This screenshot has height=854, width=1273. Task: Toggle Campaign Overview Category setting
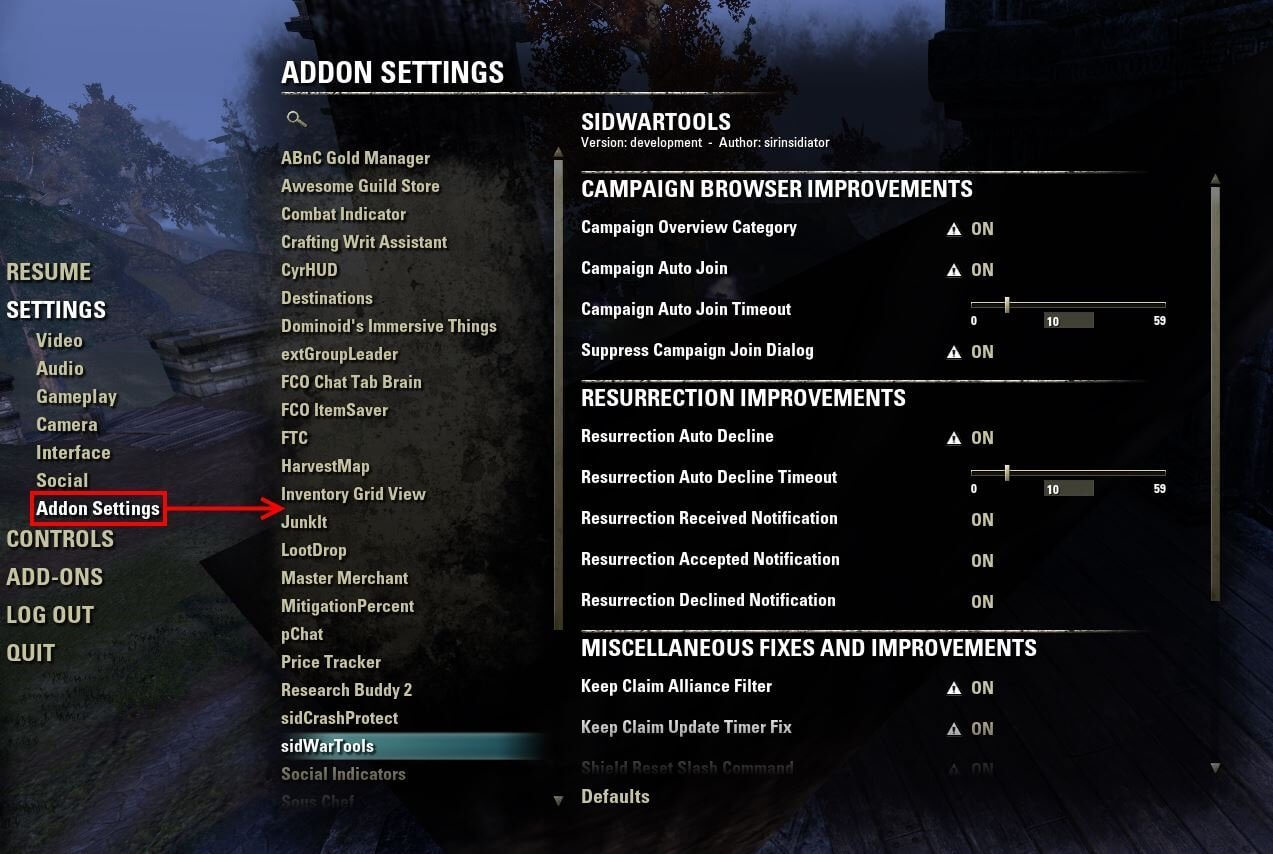982,229
